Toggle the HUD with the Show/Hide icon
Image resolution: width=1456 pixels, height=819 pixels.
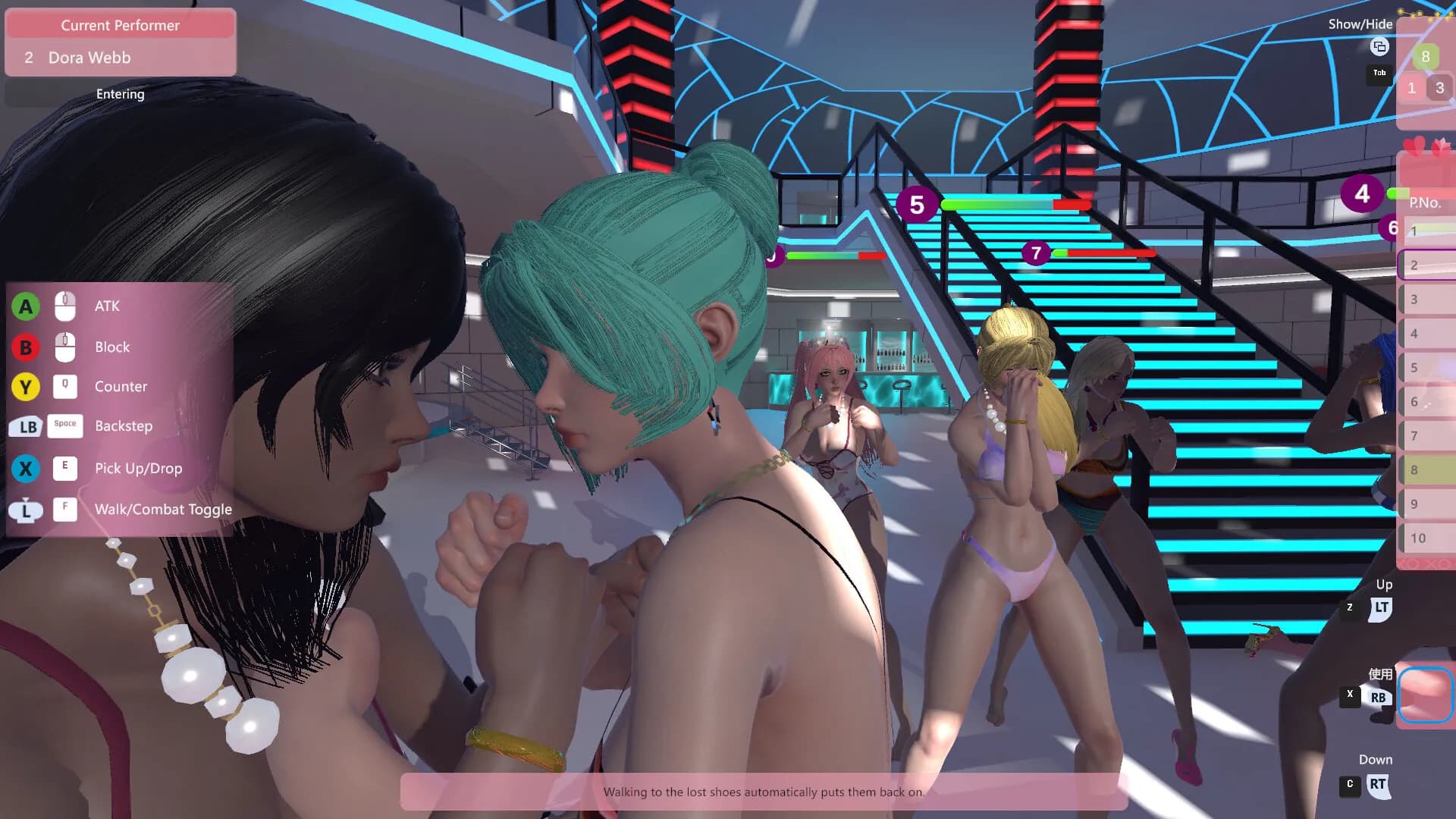(1380, 48)
